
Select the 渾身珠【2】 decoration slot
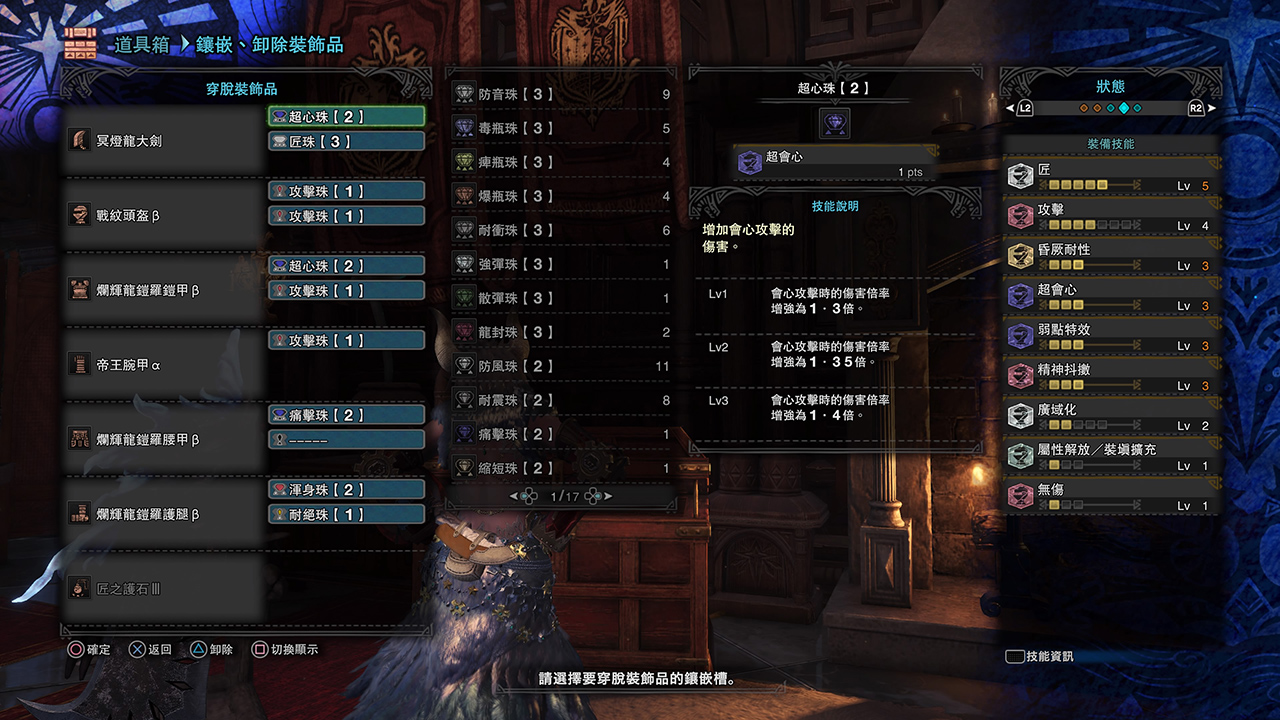coord(346,489)
